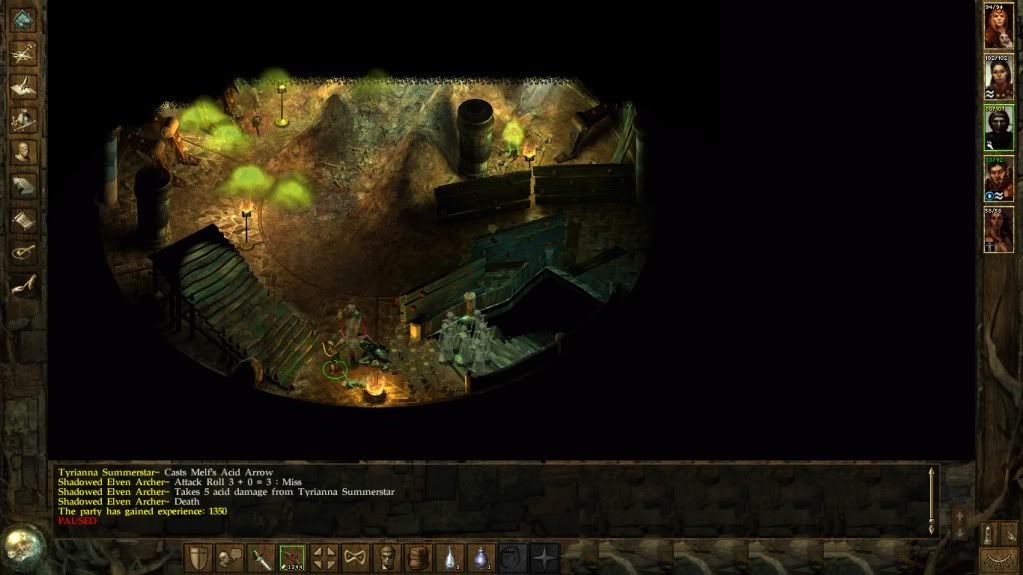Use the round blue flask quick slot

click(x=482, y=558)
